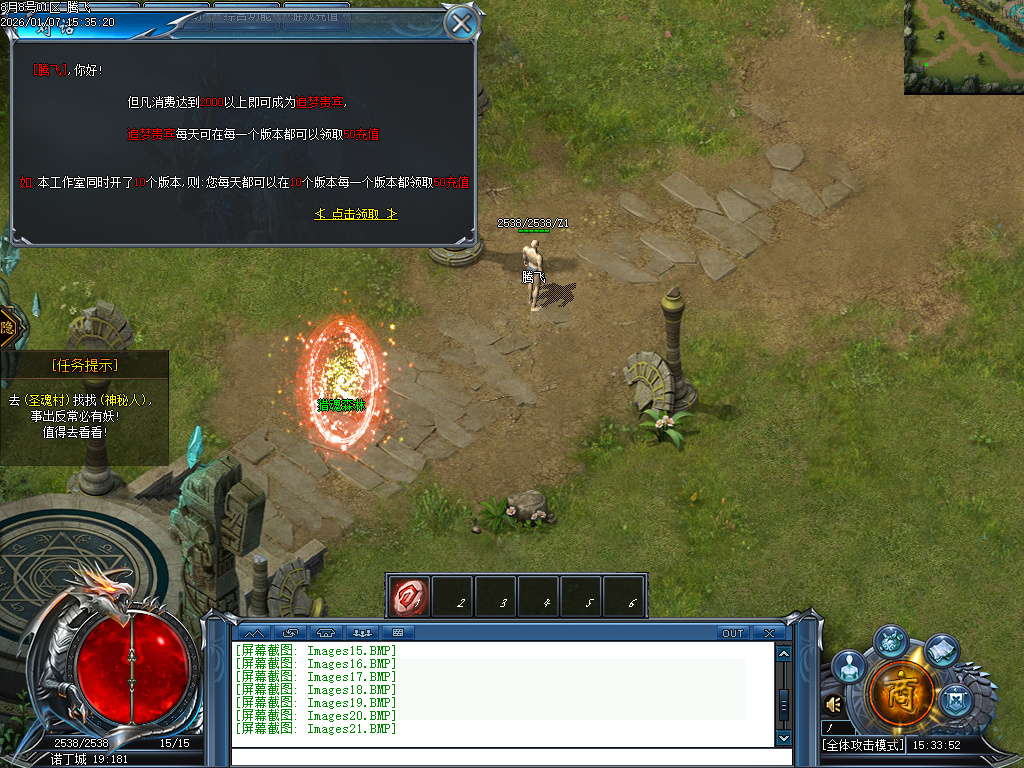Screen dimensions: 1024x768
Task: Open the bag pouch icon
Action: click(891, 640)
